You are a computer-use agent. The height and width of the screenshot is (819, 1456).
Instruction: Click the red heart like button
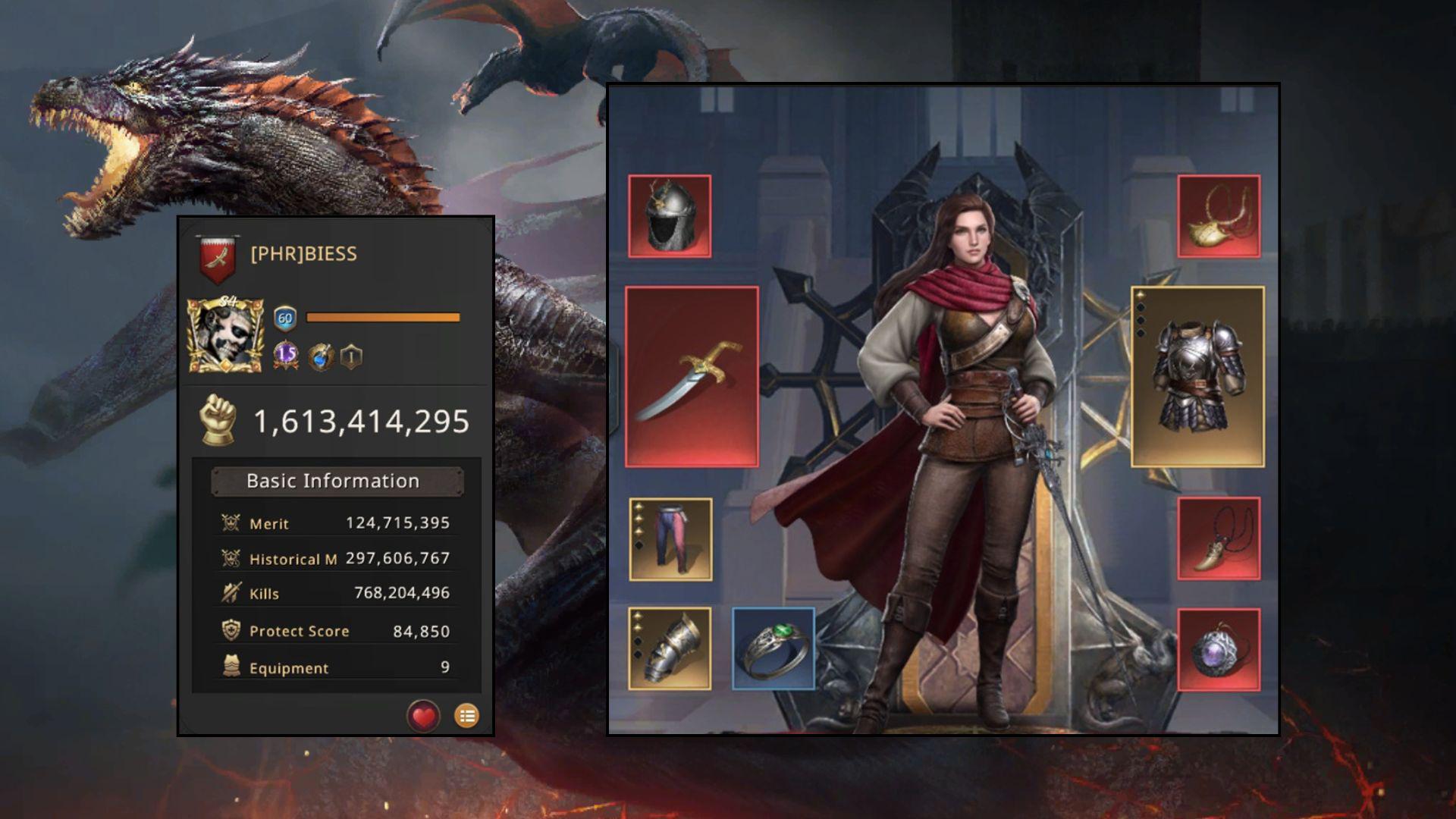click(x=423, y=716)
